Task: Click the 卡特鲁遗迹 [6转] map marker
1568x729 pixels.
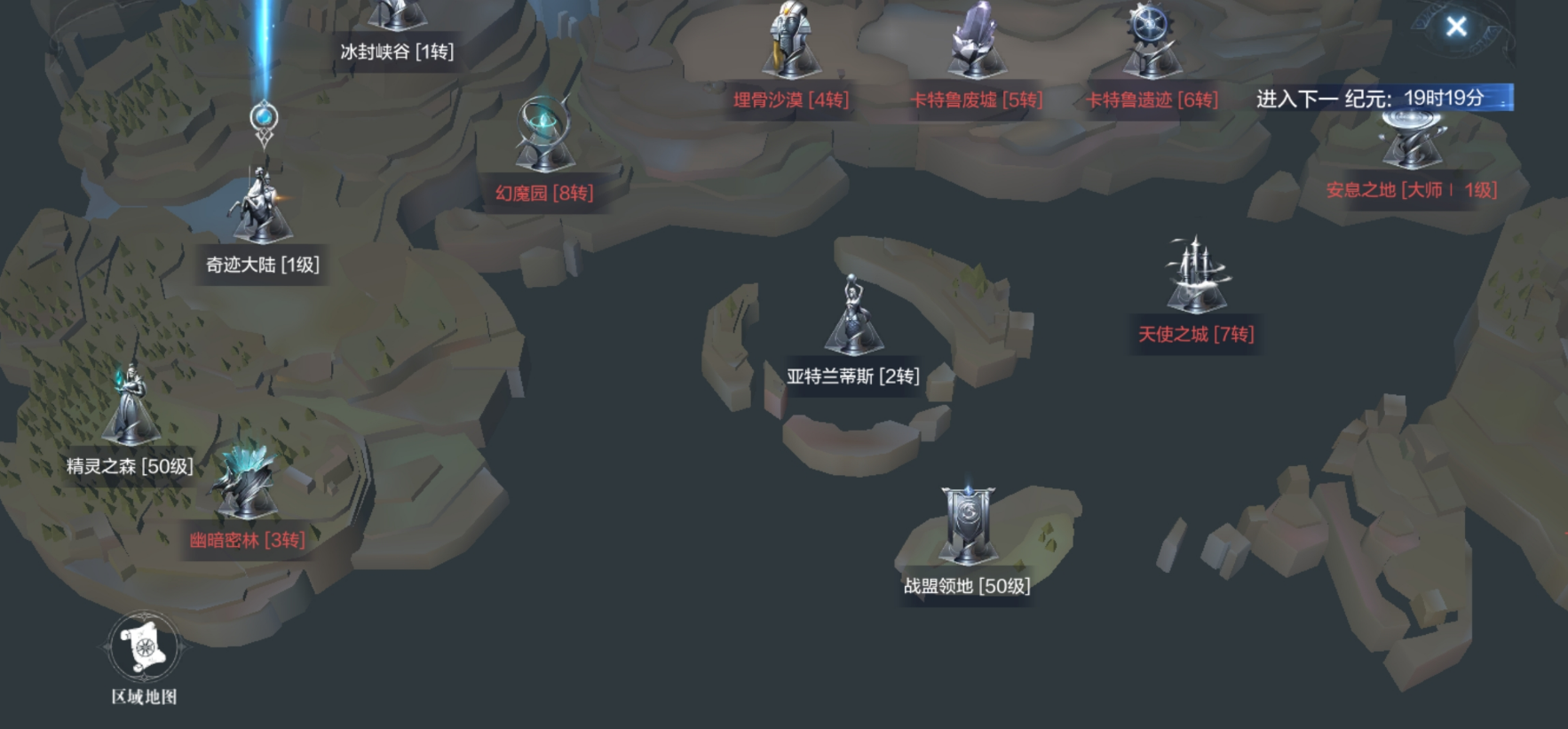Action: (x=1152, y=44)
